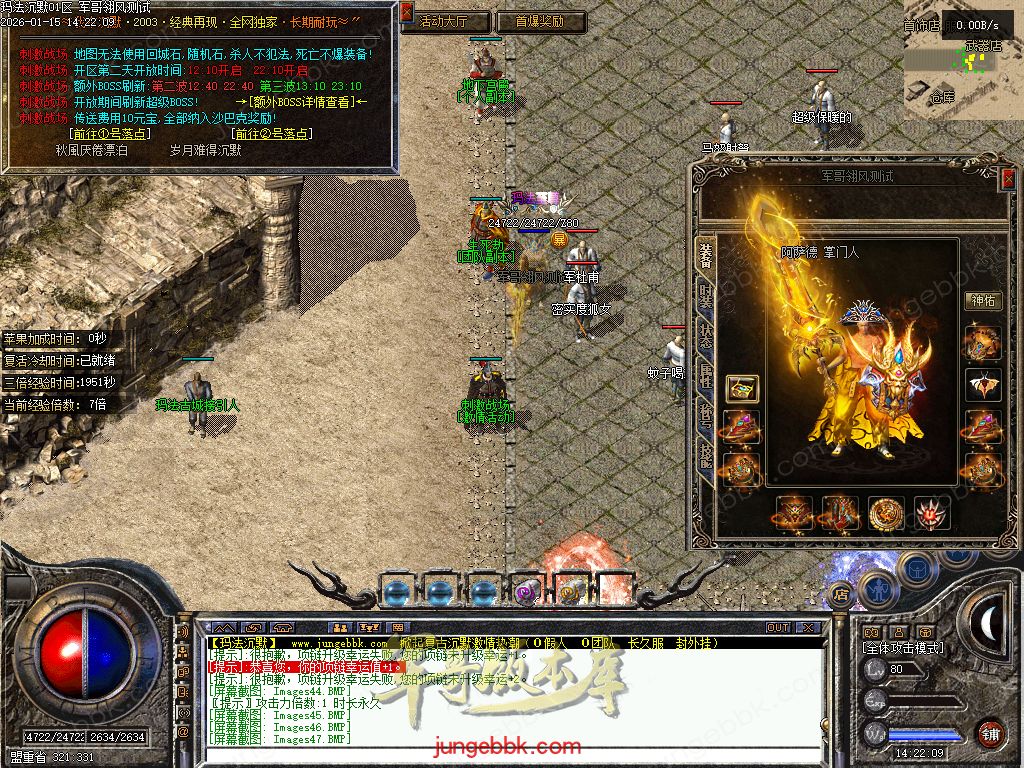Go to 前往①号落点 teleport link
Viewport: 1024px width, 768px height.
pyautogui.click(x=109, y=133)
